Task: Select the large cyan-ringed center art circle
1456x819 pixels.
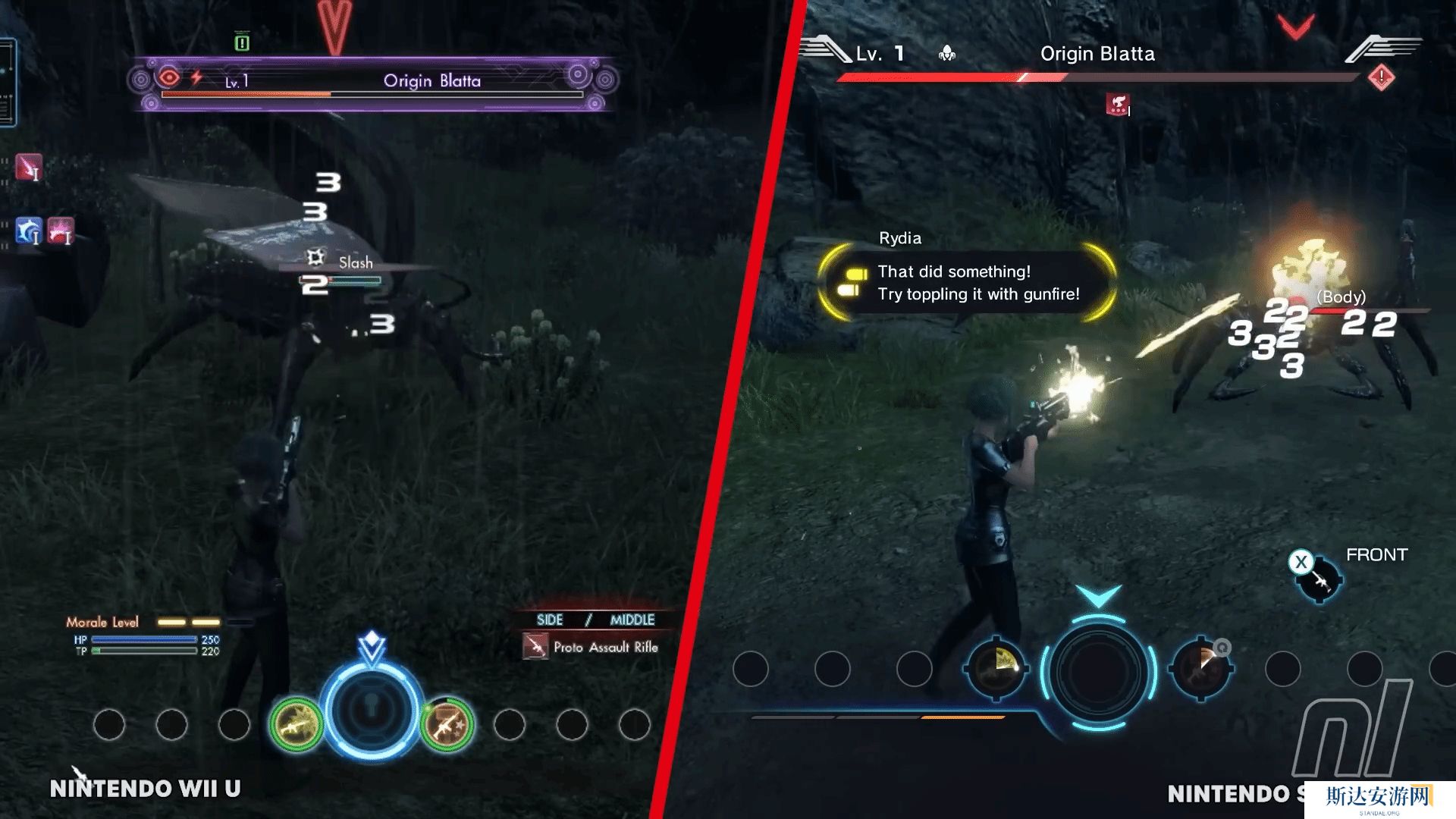Action: 1098,670
